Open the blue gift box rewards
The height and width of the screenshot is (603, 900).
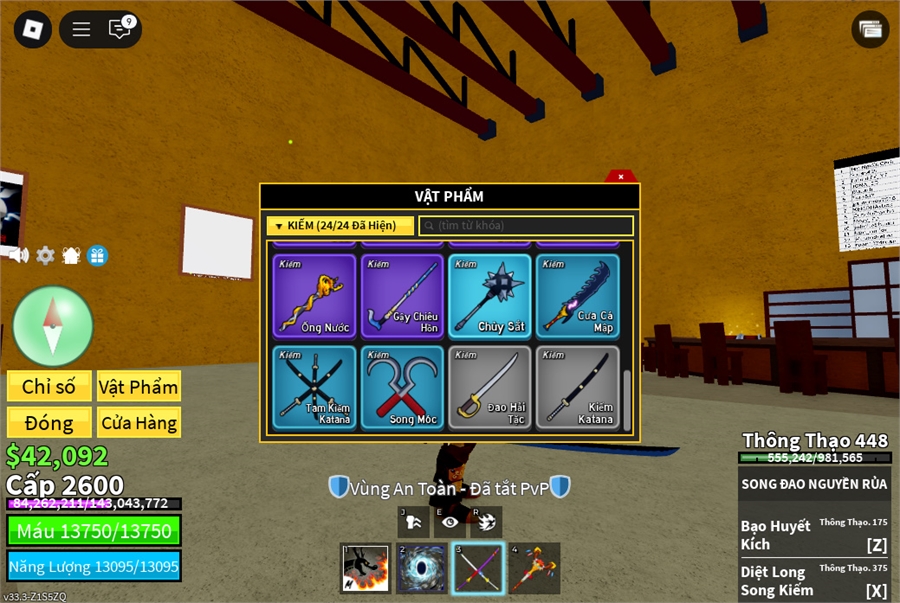(97, 255)
